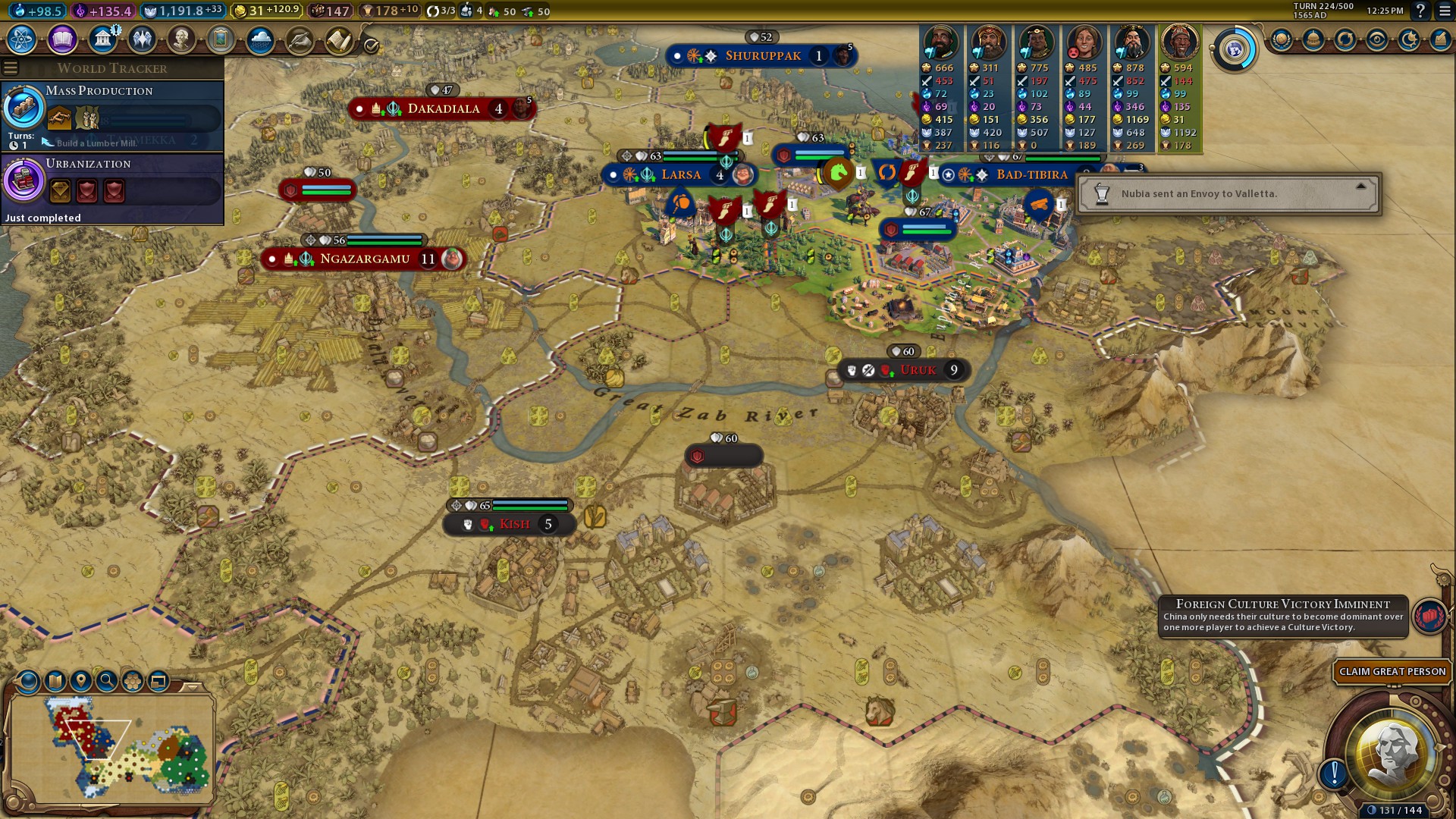1456x819 pixels.
Task: Click the Claim Great Person button
Action: [x=1392, y=672]
